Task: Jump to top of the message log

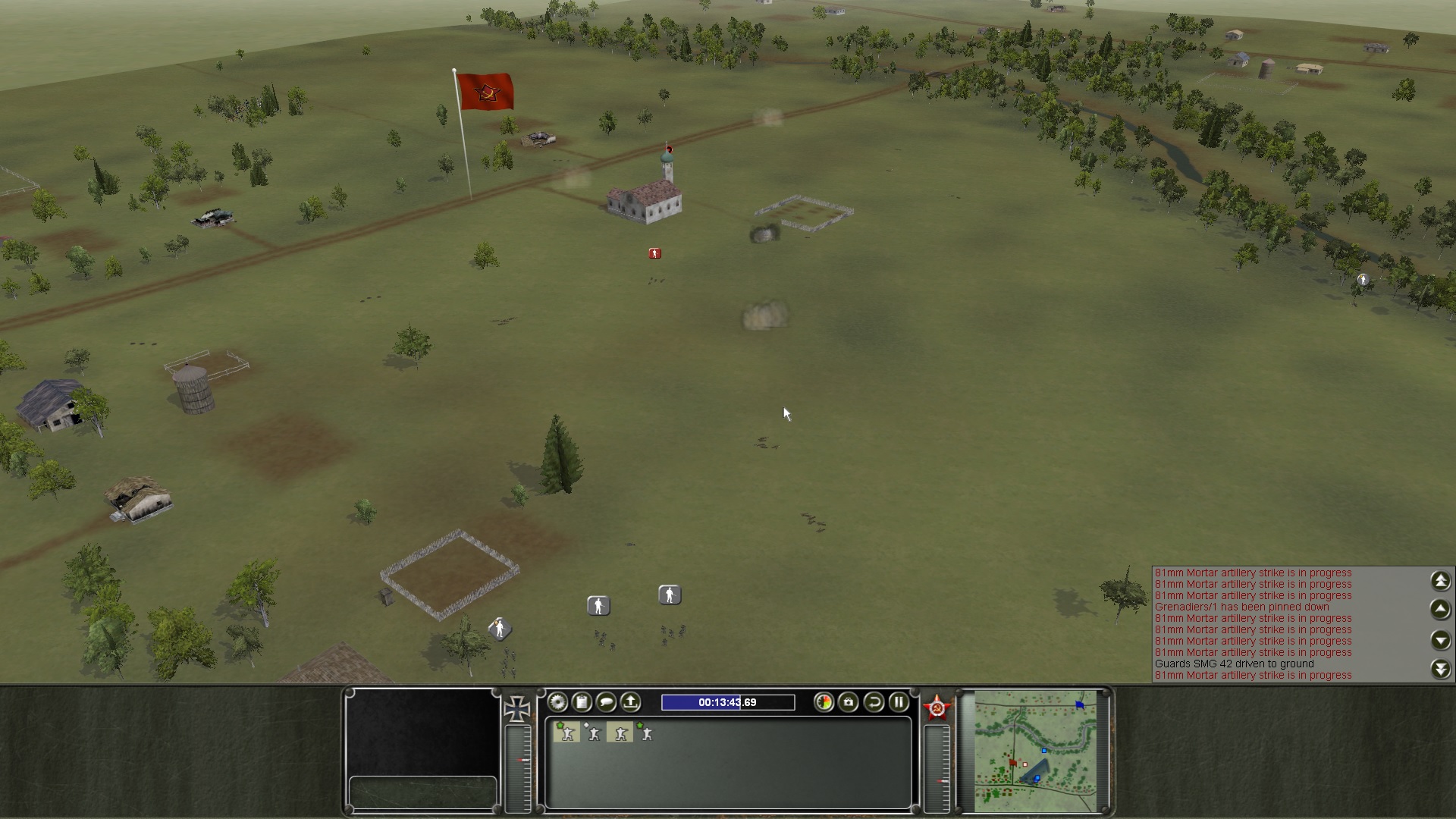Action: (1441, 581)
